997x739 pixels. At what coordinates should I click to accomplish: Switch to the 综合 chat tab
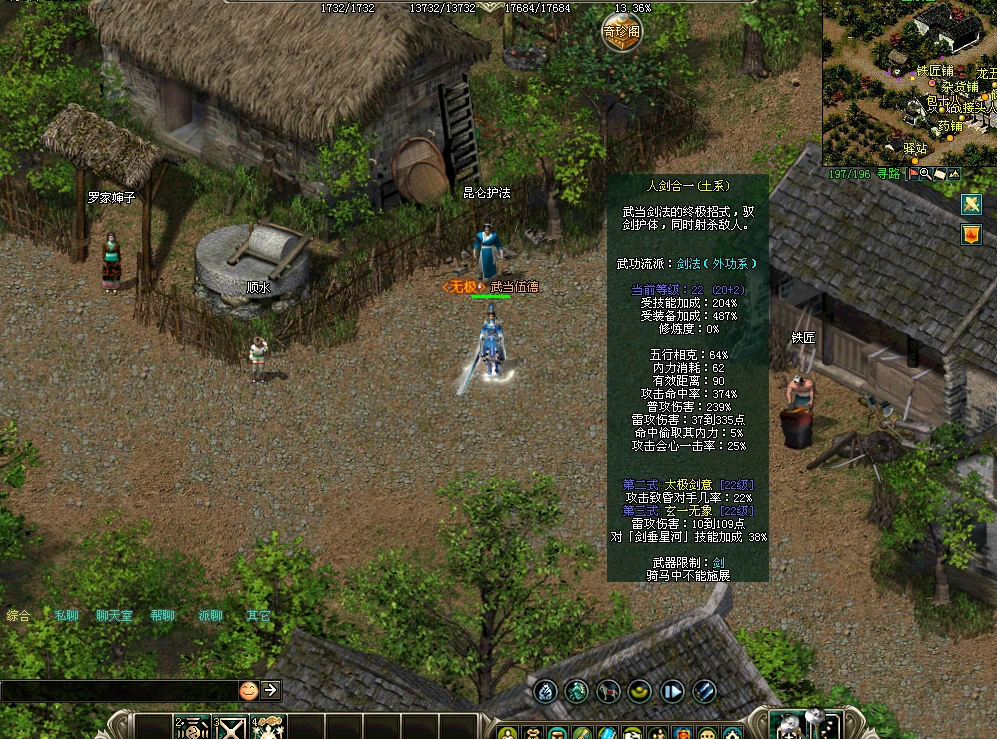click(18, 616)
